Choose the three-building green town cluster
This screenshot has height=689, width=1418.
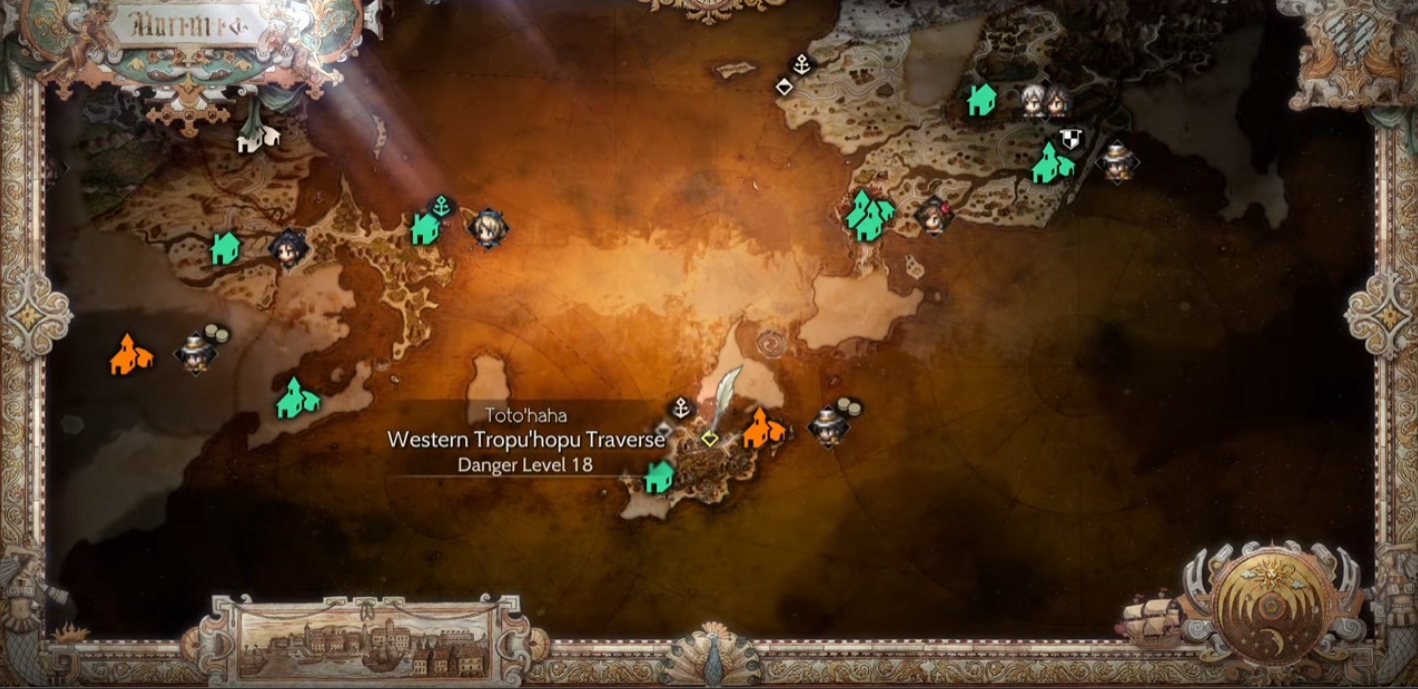(868, 214)
